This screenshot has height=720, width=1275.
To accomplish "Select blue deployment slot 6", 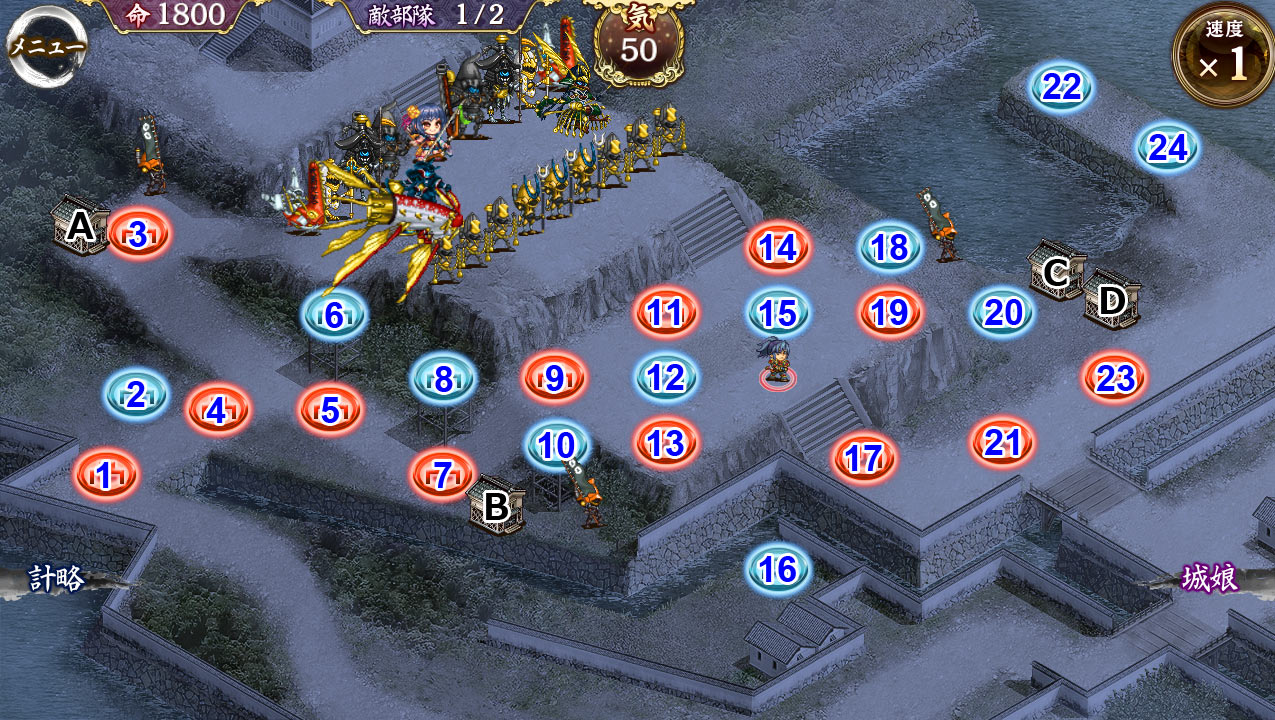I will click(334, 315).
